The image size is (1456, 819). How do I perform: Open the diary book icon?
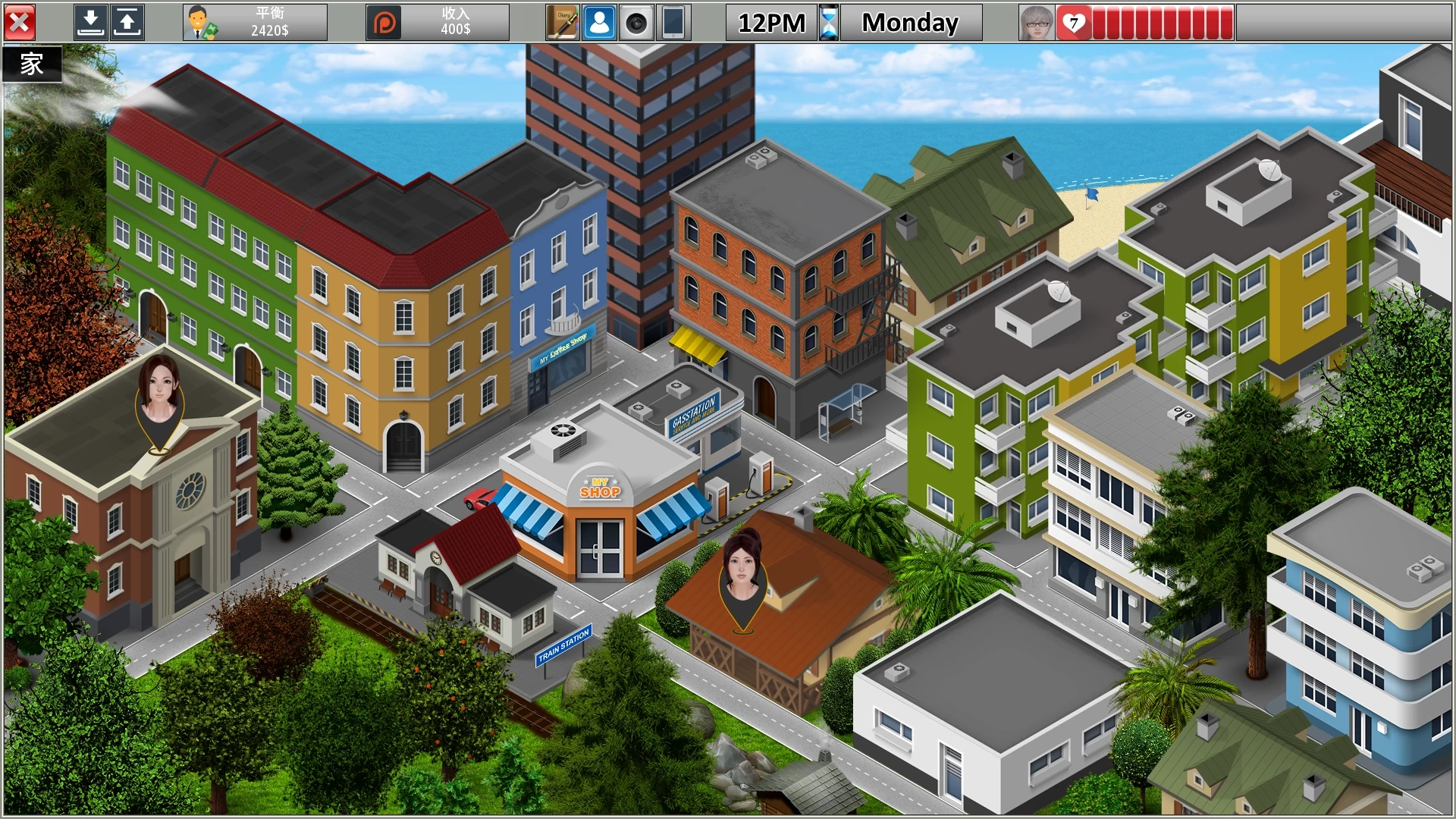[563, 23]
